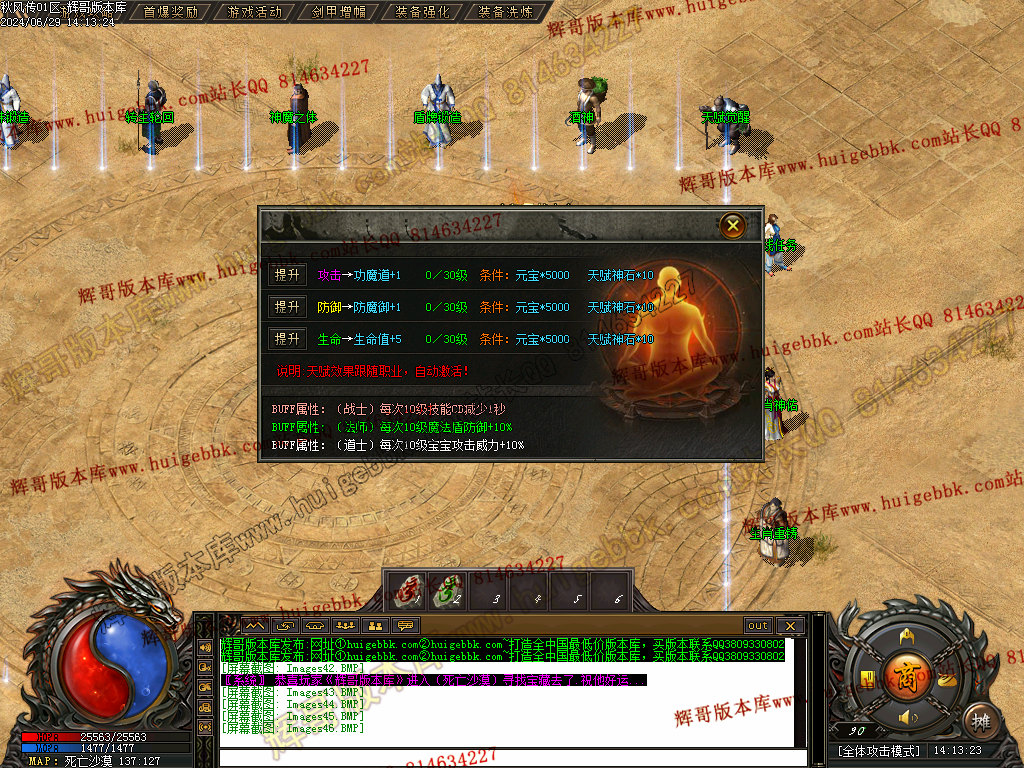Toggle the sound speaker icon on the dial
The image size is (1024, 768).
[x=907, y=718]
